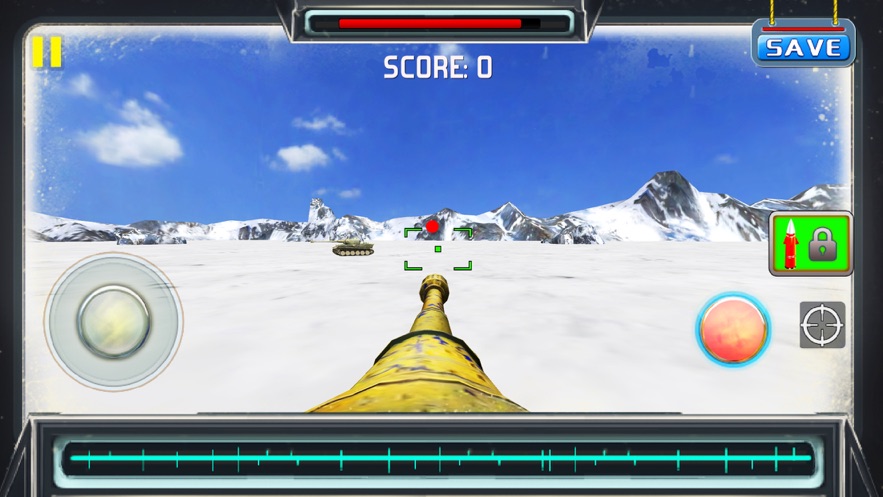Toggle the crosshair aim button
This screenshot has height=497, width=883.
pos(822,325)
